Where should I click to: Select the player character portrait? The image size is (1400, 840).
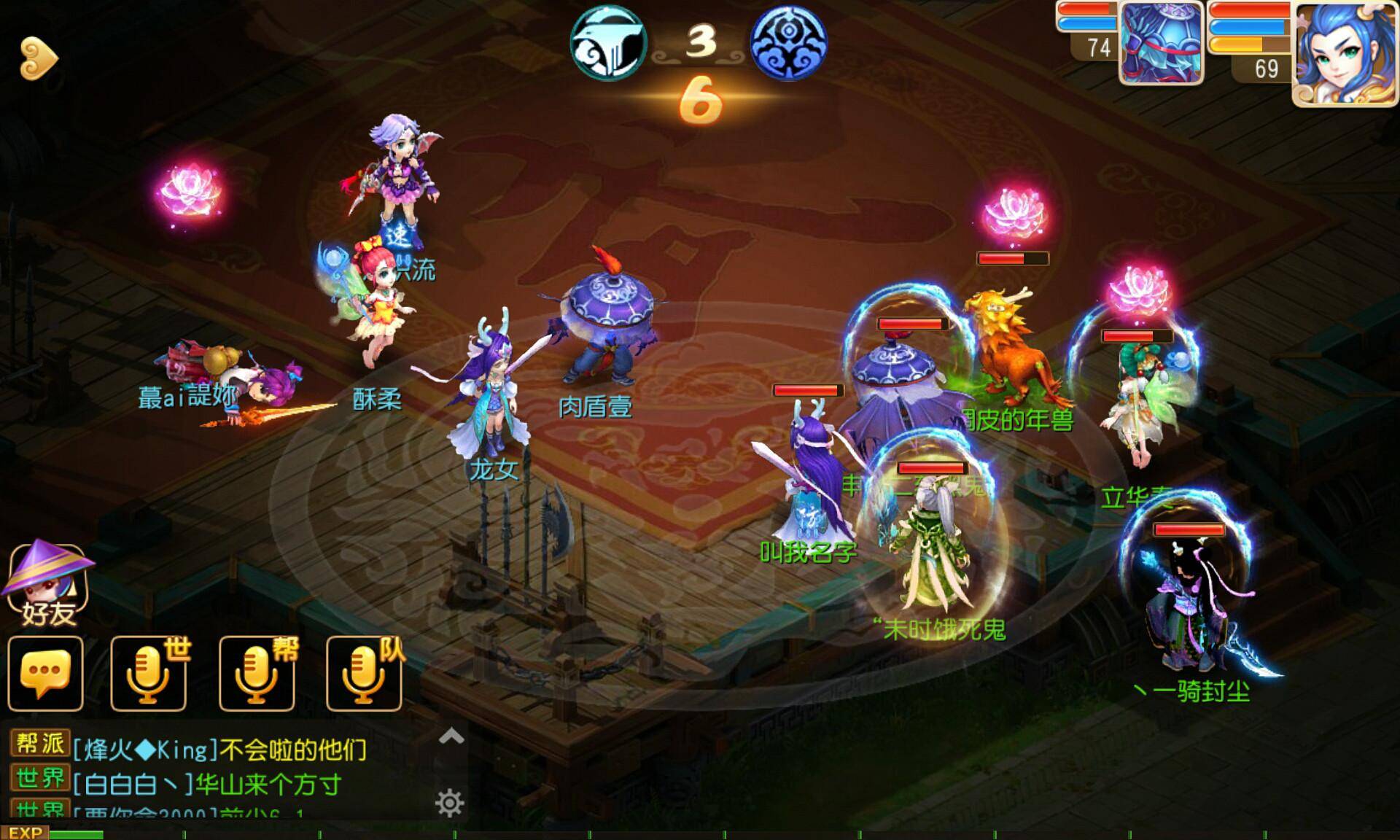point(1344,55)
